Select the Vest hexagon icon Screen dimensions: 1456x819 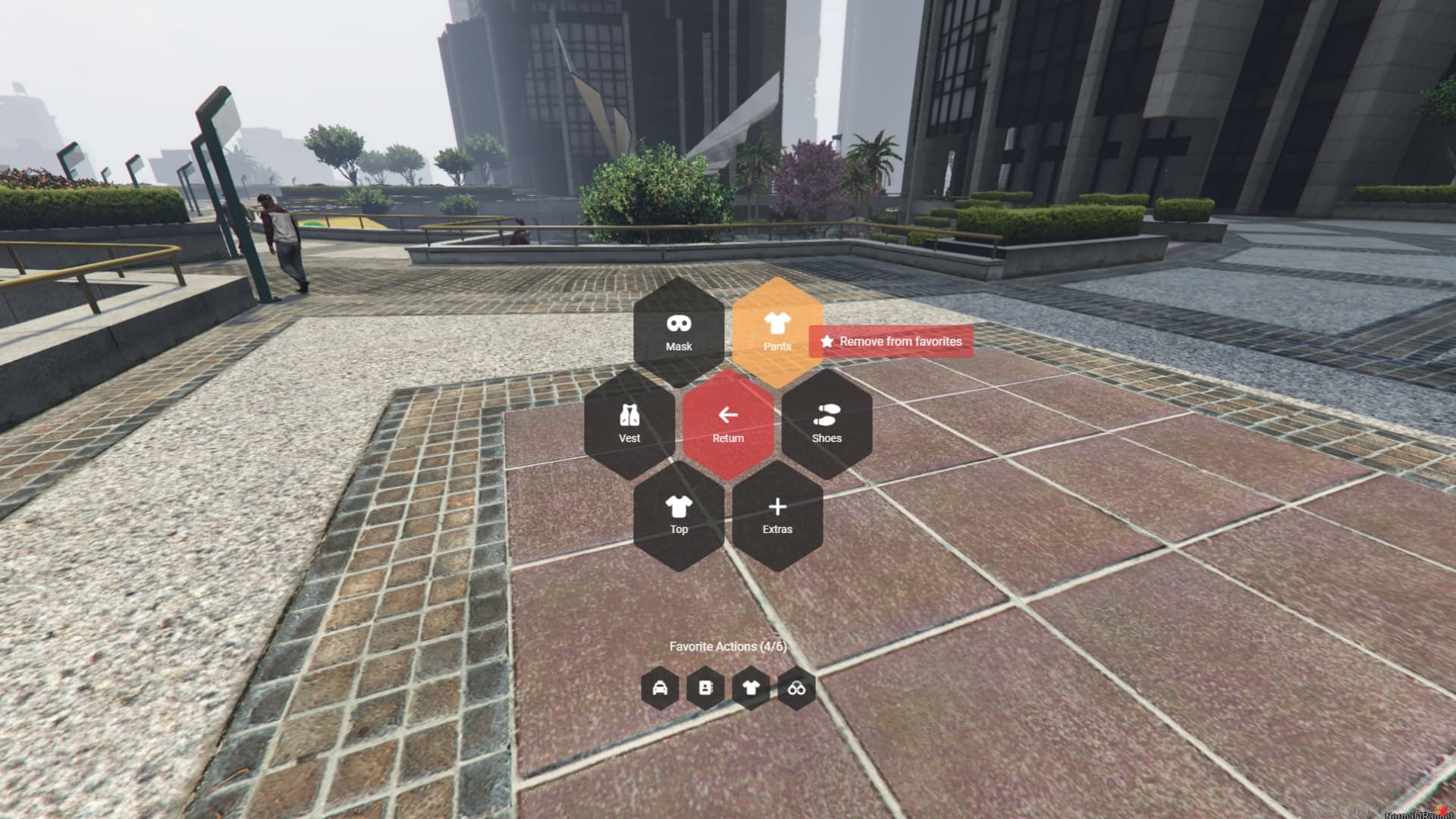(628, 422)
